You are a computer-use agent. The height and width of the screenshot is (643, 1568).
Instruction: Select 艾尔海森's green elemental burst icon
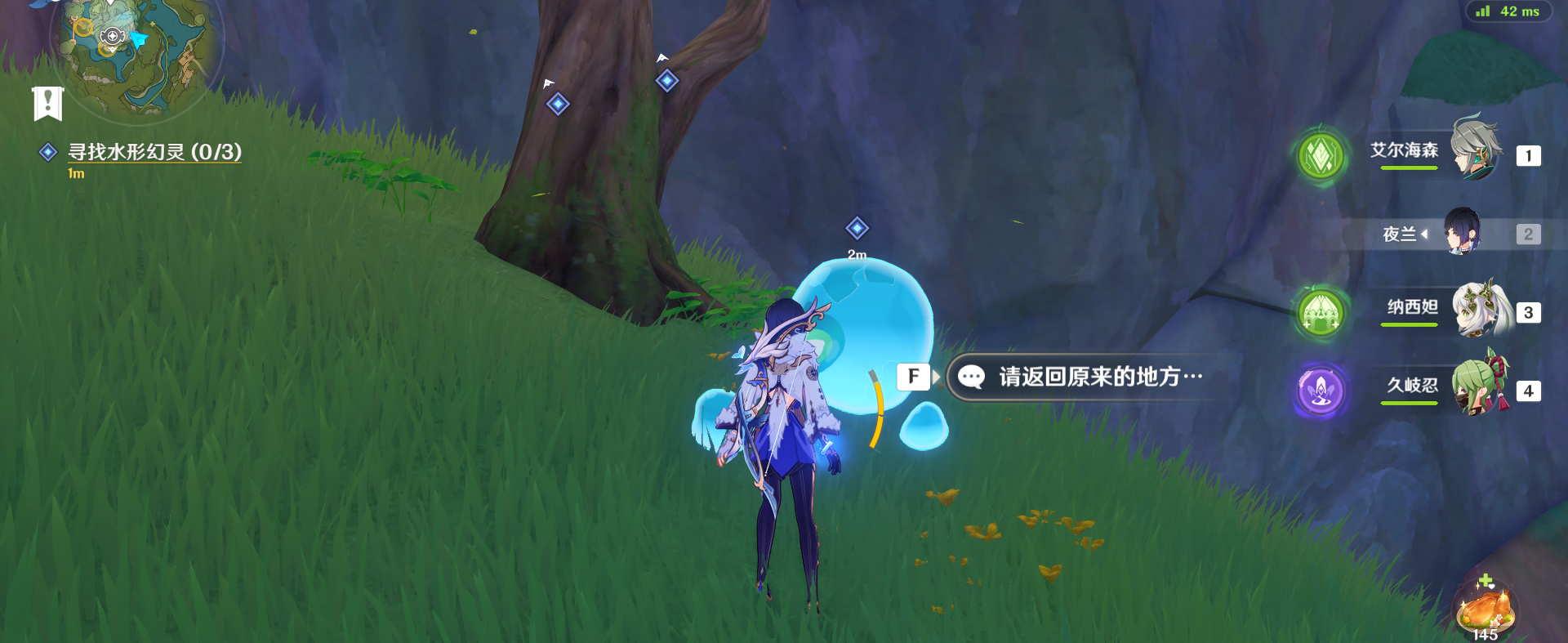[x=1321, y=155]
